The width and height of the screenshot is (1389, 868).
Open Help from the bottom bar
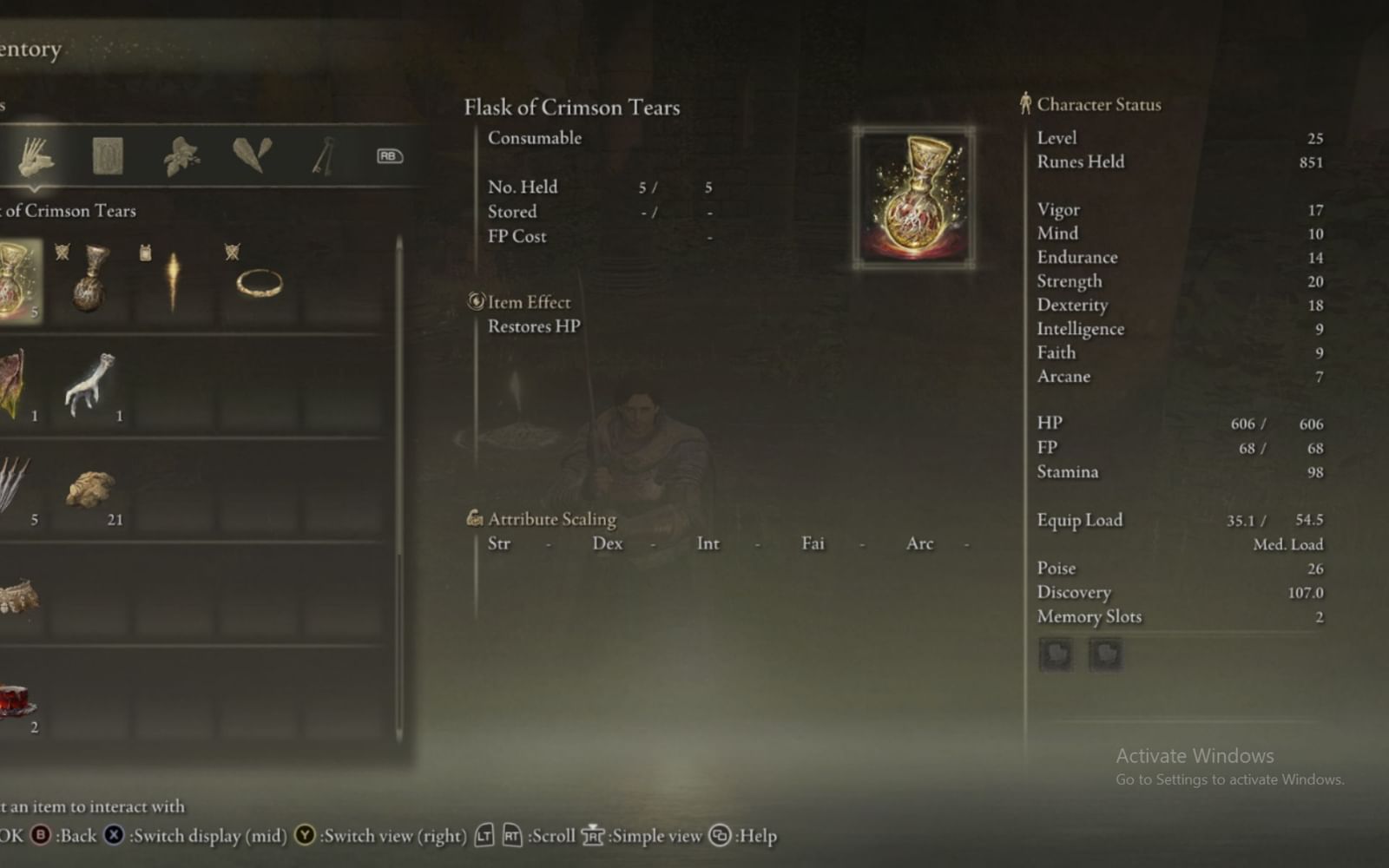(x=719, y=836)
